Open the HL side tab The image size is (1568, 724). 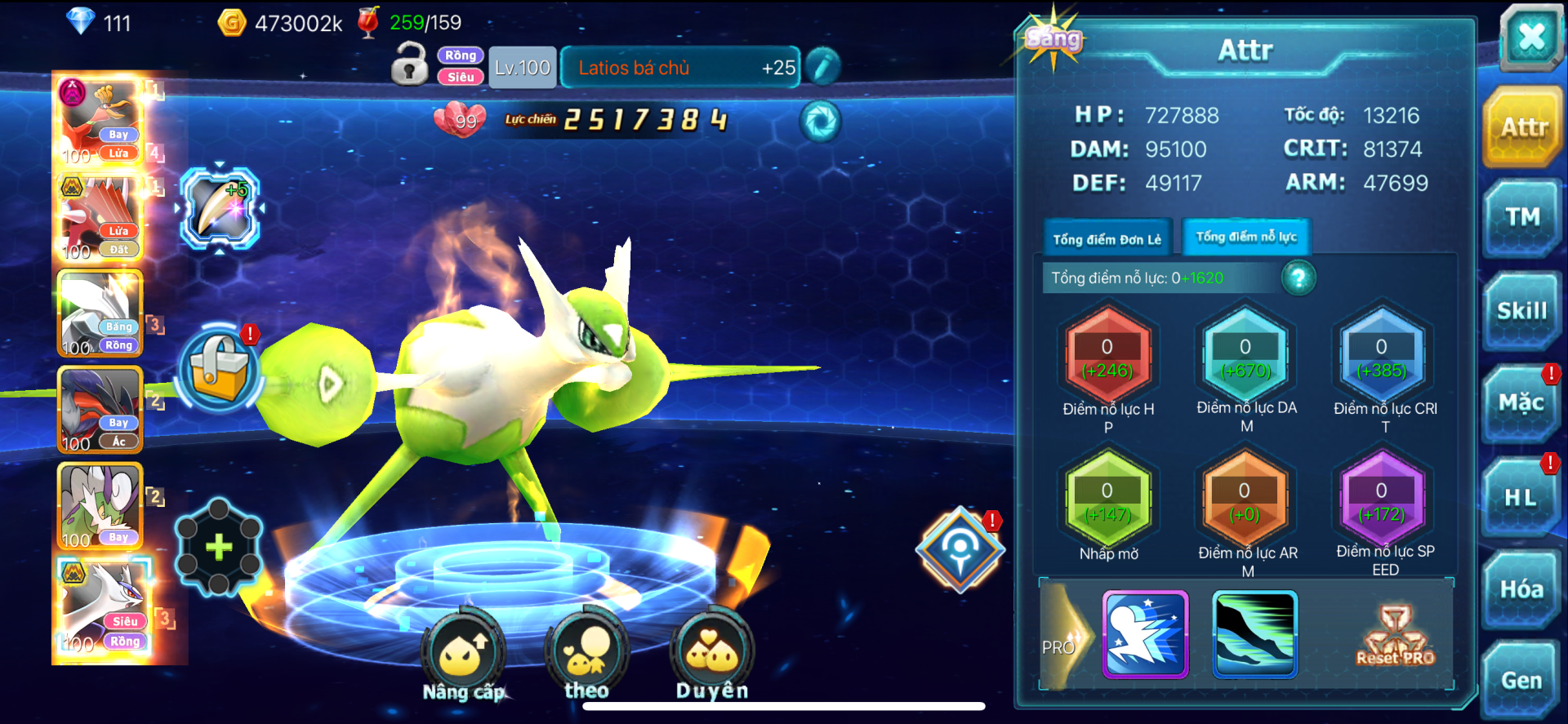point(1521,497)
